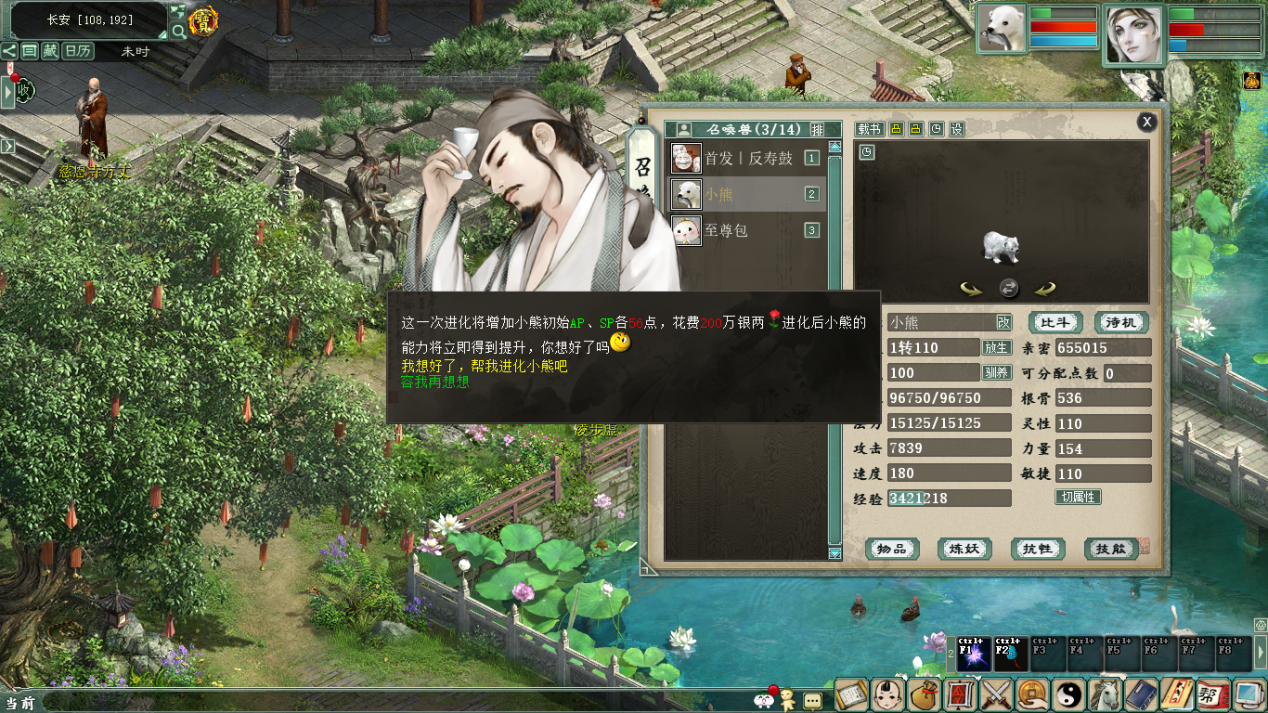Open the yin-yang menu icon
The image size is (1268, 713).
click(1069, 693)
